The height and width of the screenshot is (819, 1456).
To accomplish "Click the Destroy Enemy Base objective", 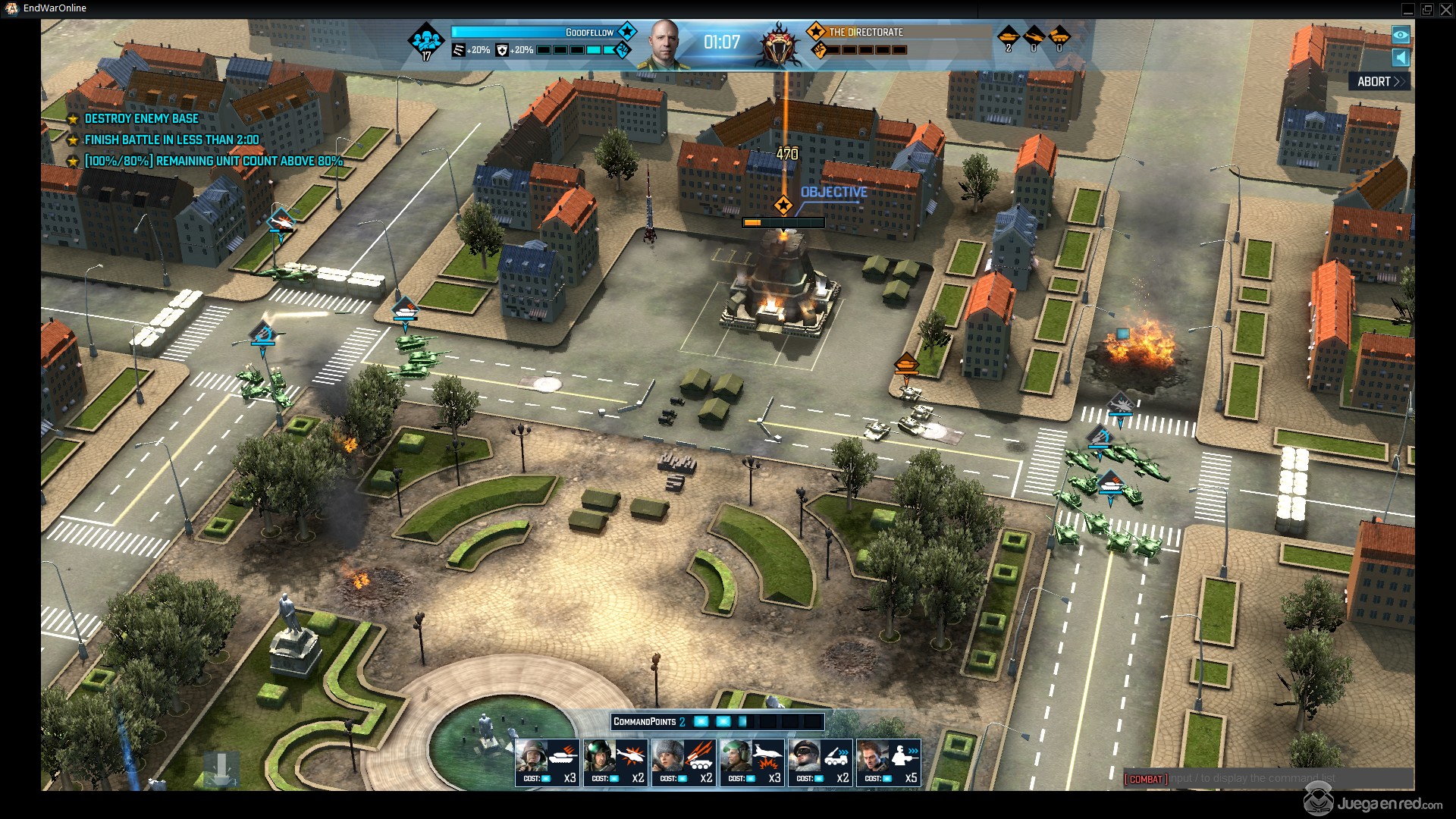I will [141, 119].
